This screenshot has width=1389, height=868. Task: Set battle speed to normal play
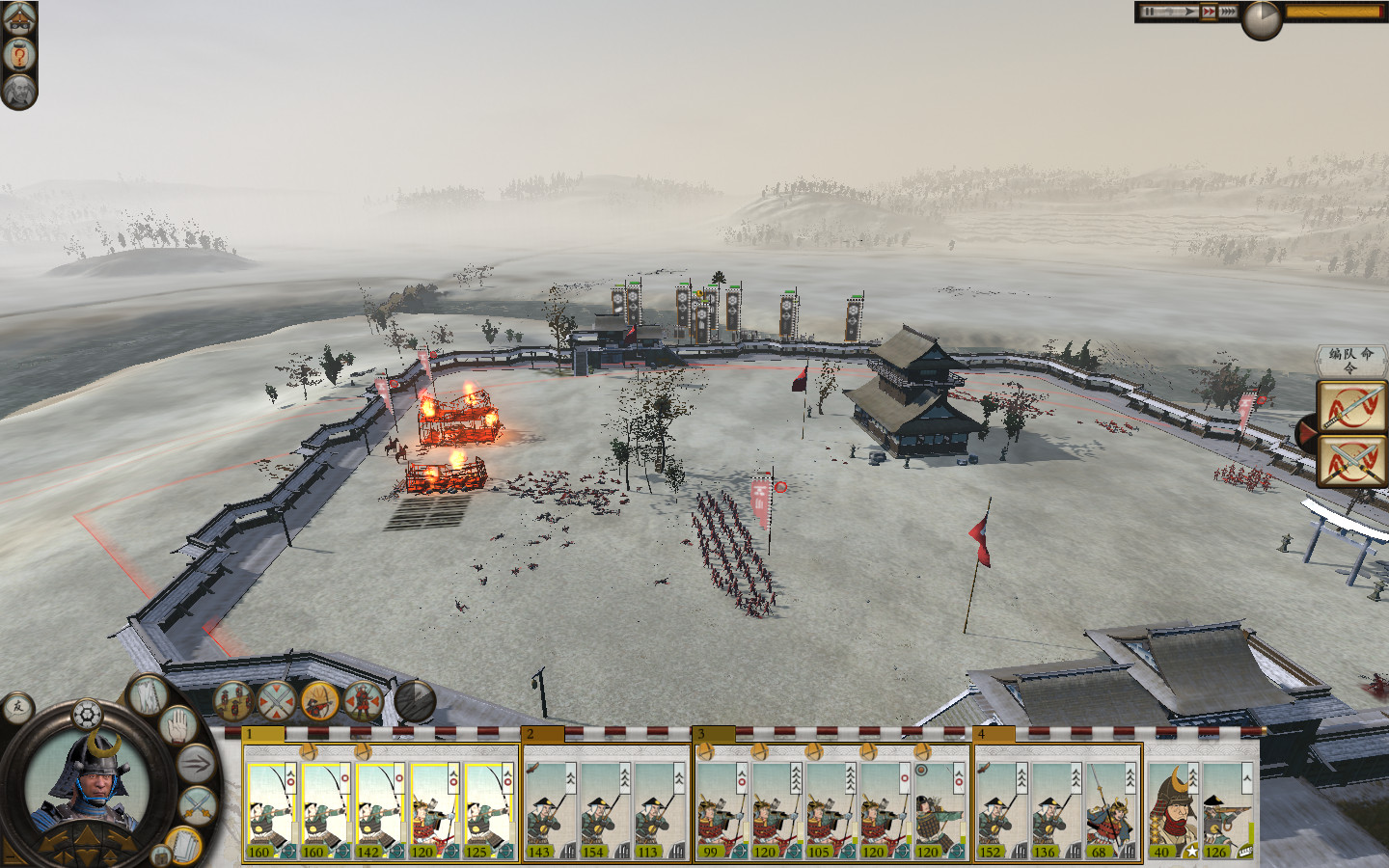pyautogui.click(x=1187, y=12)
